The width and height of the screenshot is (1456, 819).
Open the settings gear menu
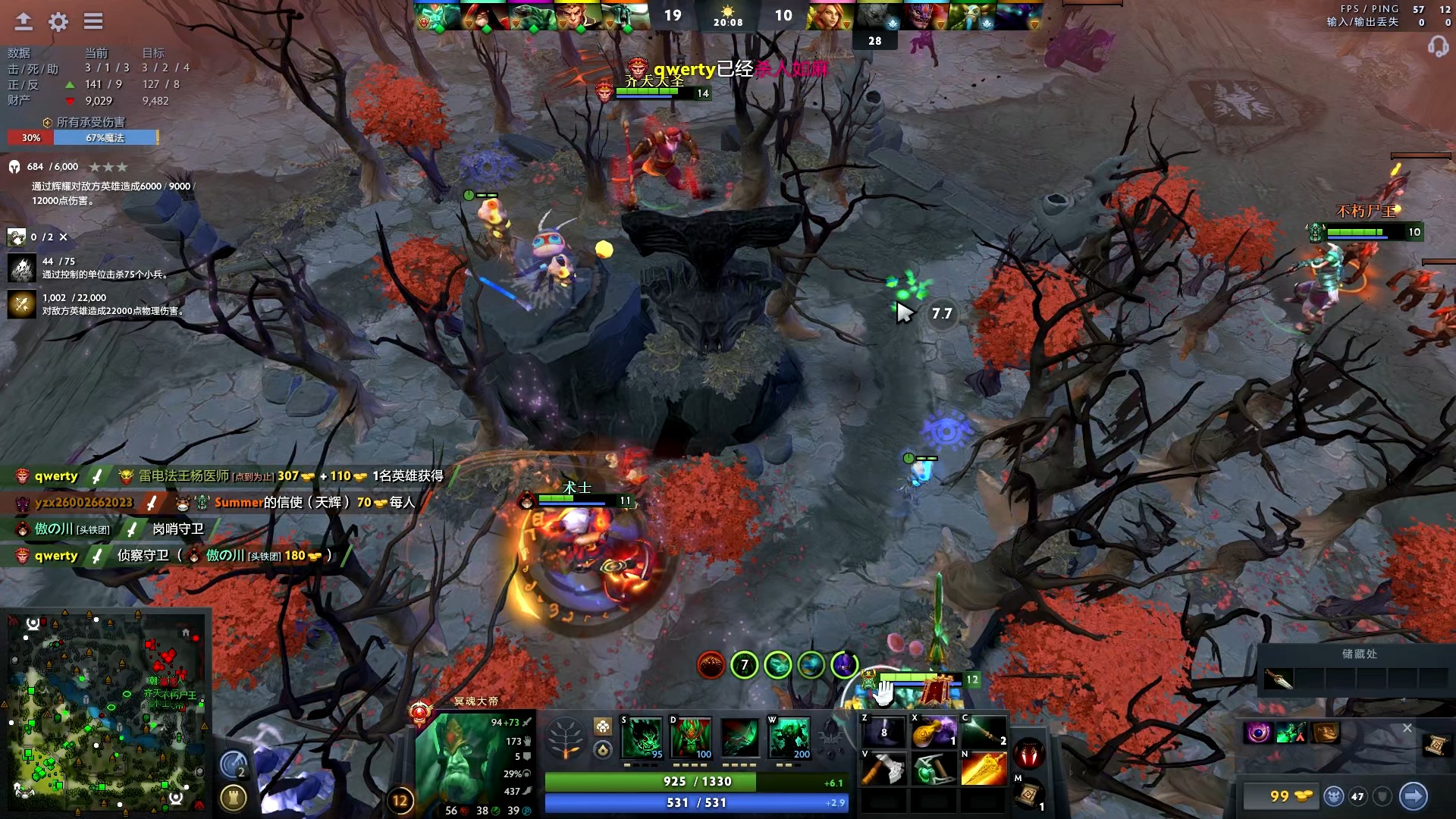tap(58, 21)
